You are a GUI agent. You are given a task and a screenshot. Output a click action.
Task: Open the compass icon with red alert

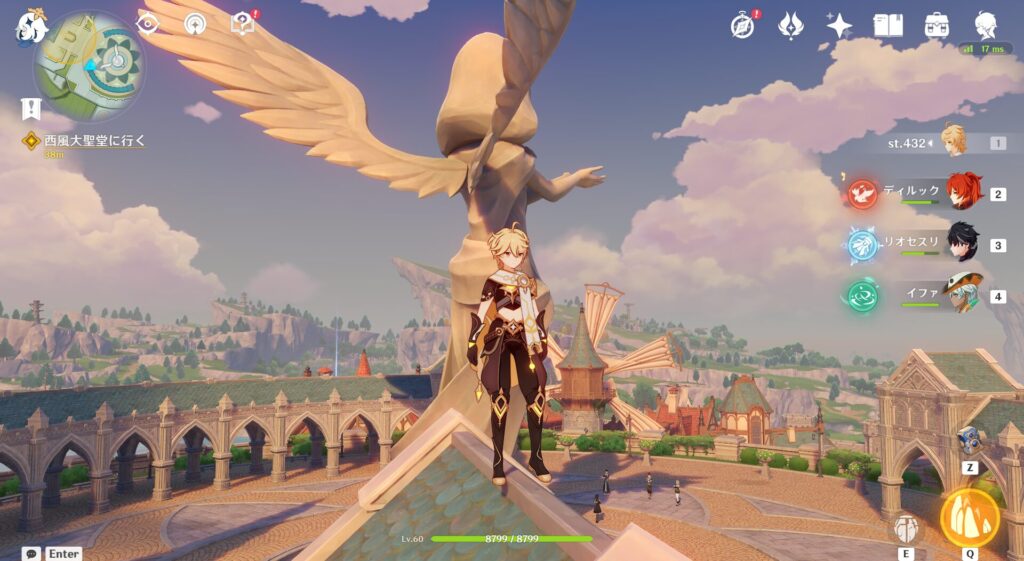tap(742, 25)
